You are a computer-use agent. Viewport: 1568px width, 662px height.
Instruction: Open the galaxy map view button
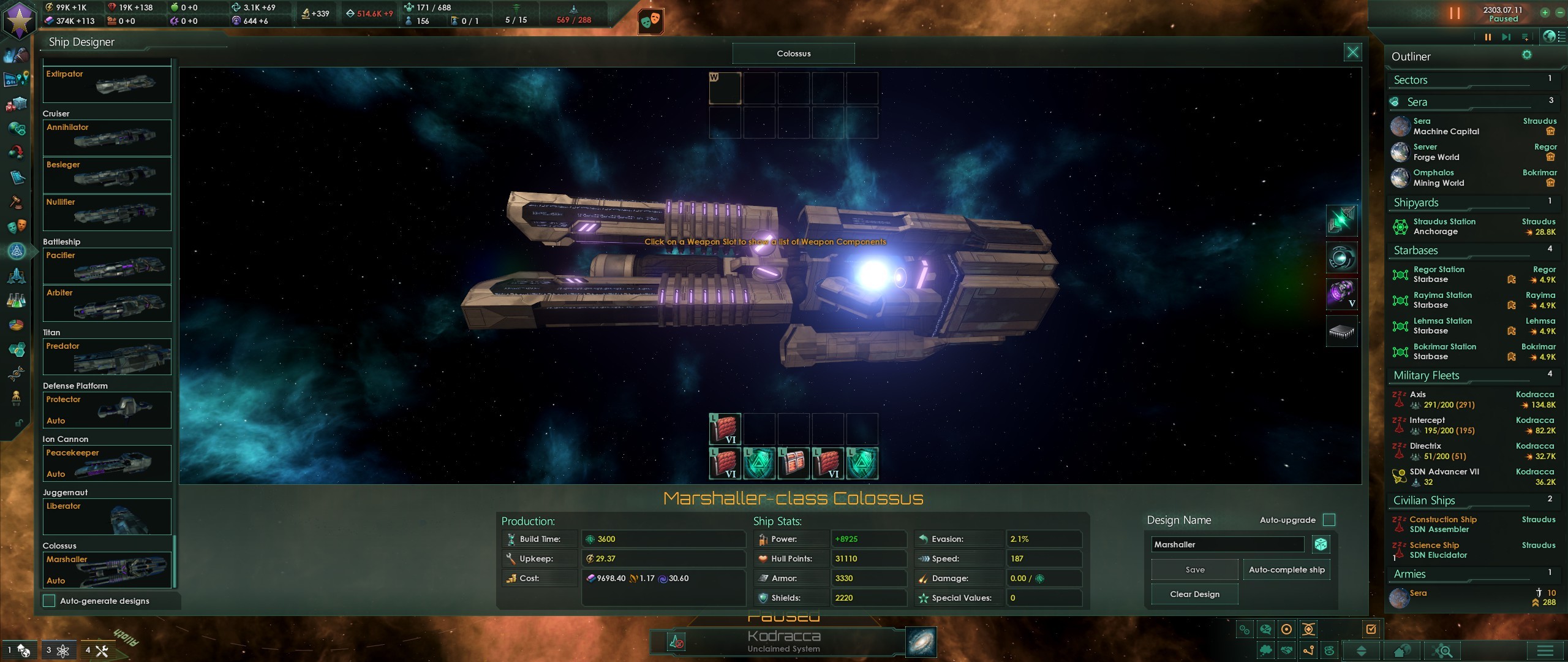921,642
